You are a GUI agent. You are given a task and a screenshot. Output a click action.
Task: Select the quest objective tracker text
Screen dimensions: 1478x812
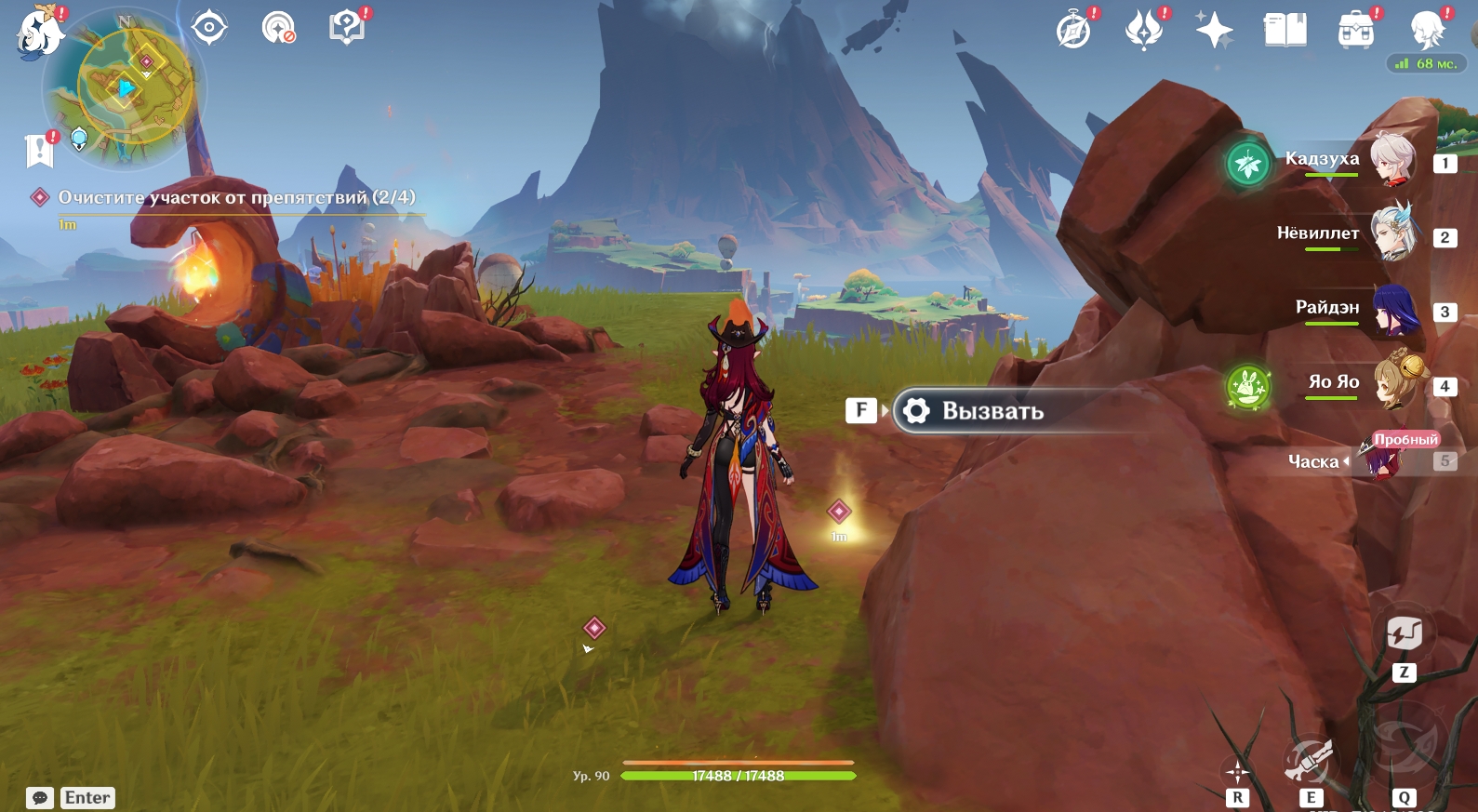pos(236,197)
